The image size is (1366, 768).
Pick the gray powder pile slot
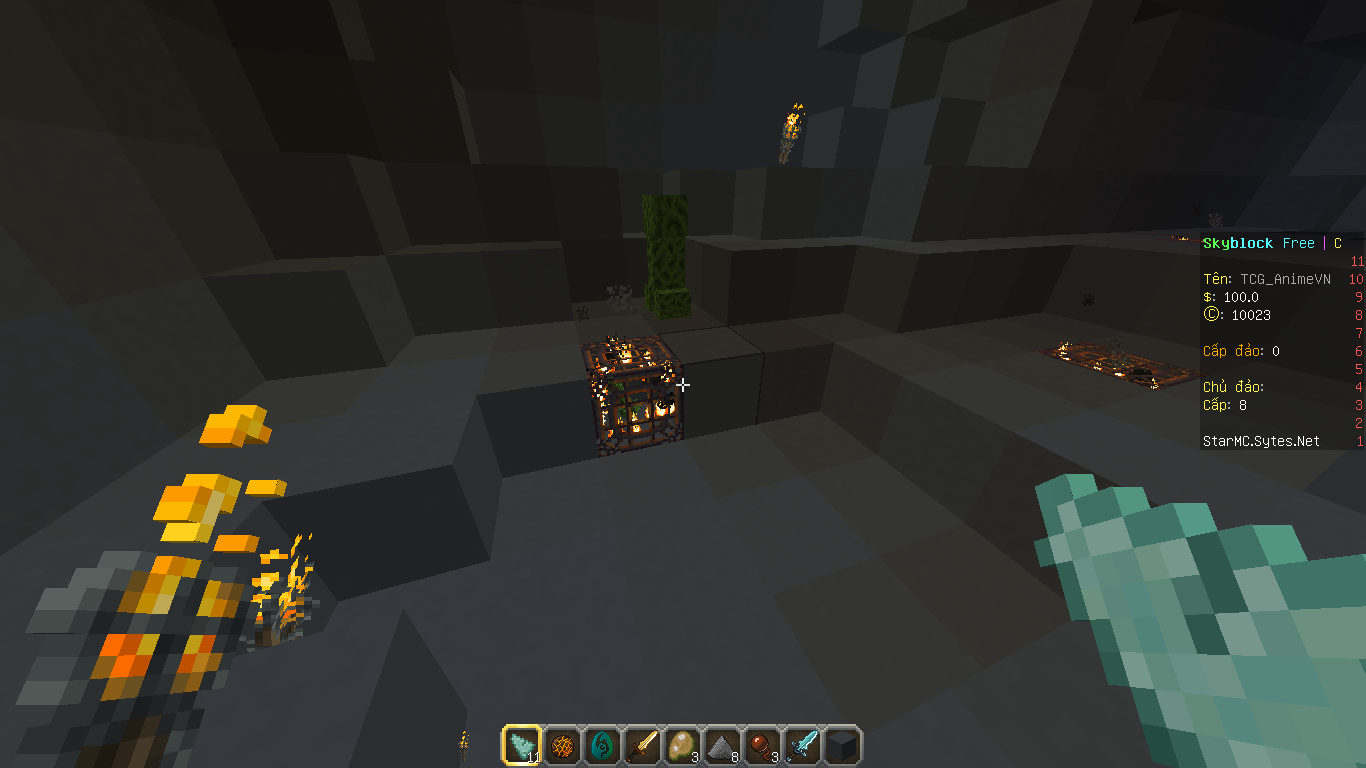[722, 746]
